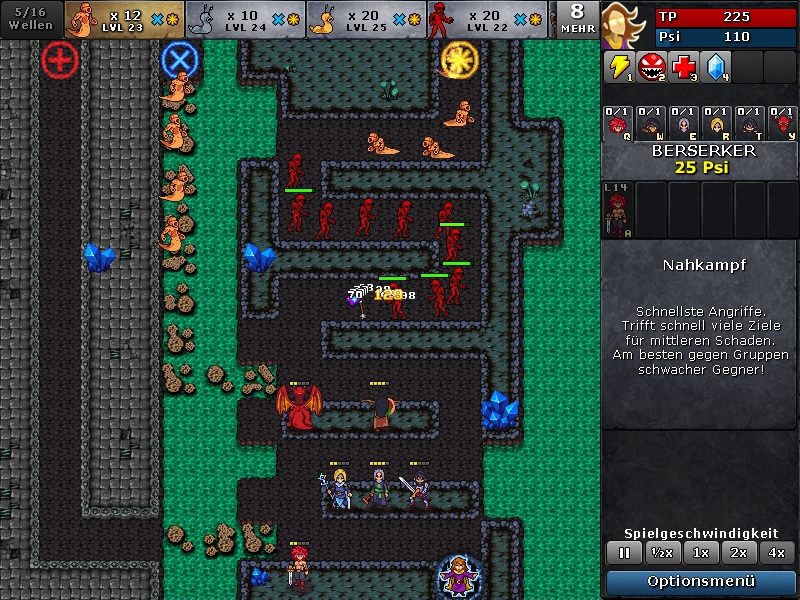The width and height of the screenshot is (800, 600).
Task: Click the purple-robed heroine portrait
Action: tap(625, 24)
